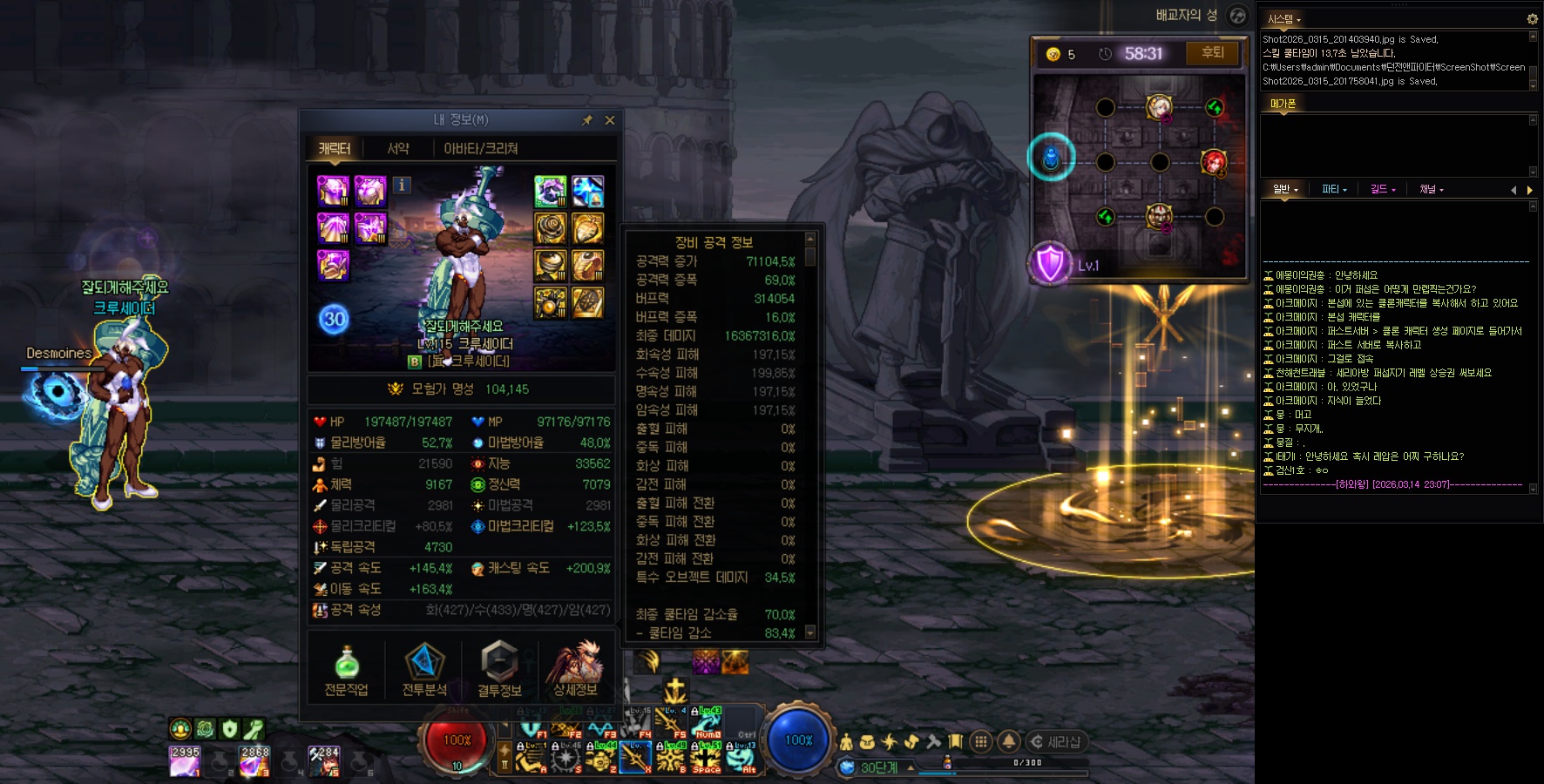Close the 내 정보 character window
Viewport: 1544px width, 784px height.
[x=610, y=120]
